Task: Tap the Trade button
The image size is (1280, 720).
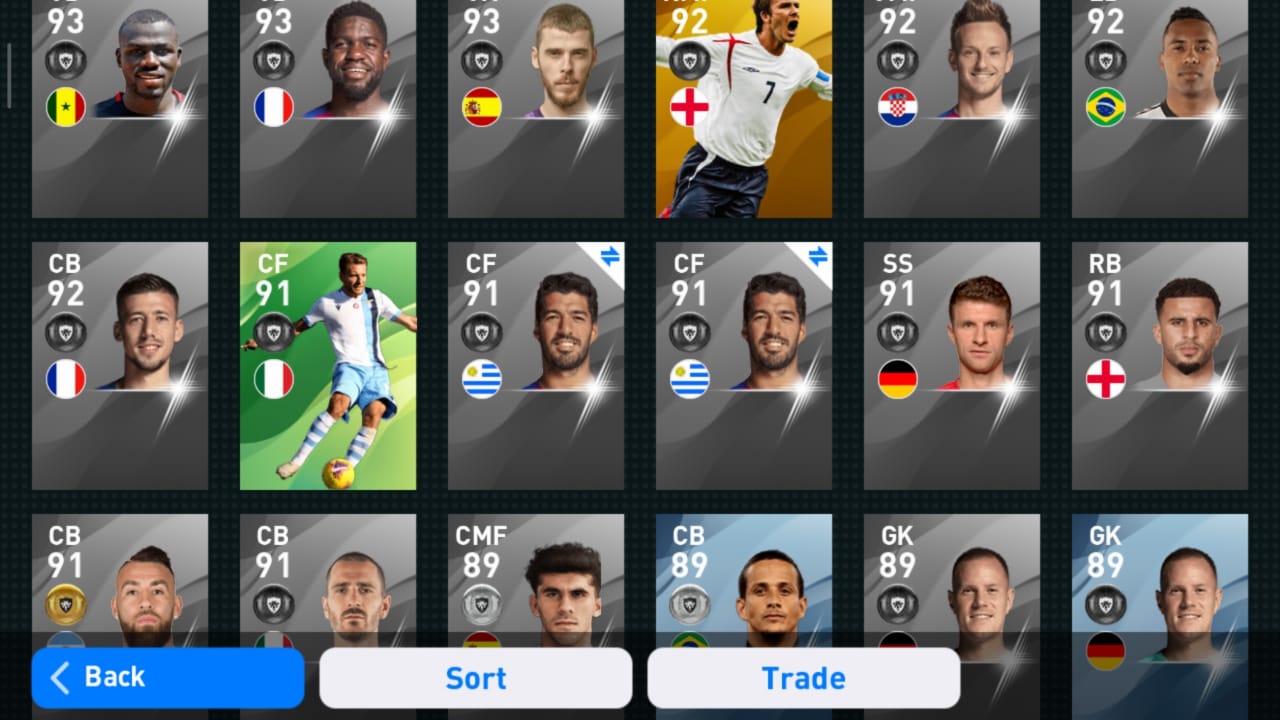Action: [803, 678]
